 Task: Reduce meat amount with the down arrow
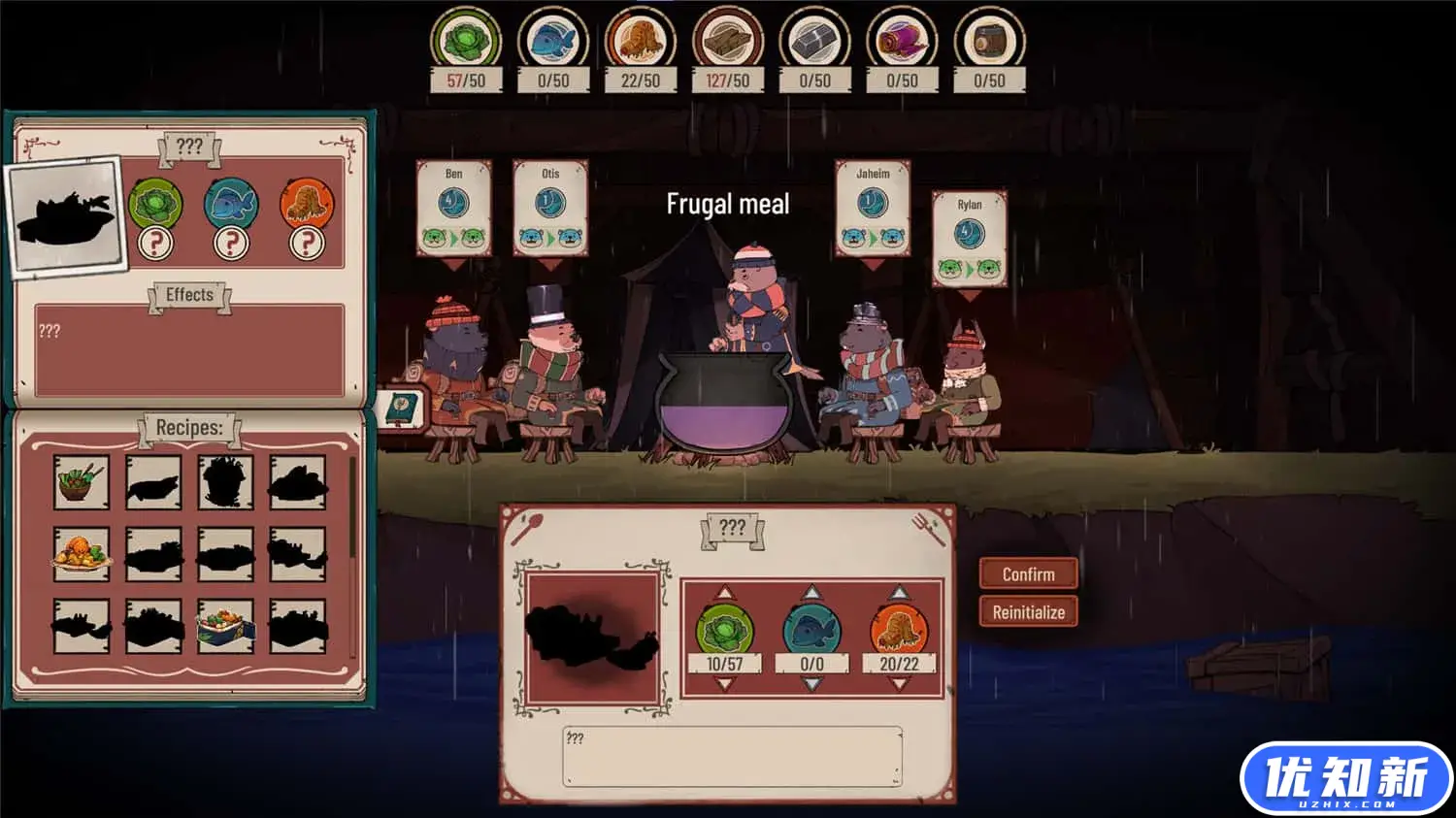point(899,684)
